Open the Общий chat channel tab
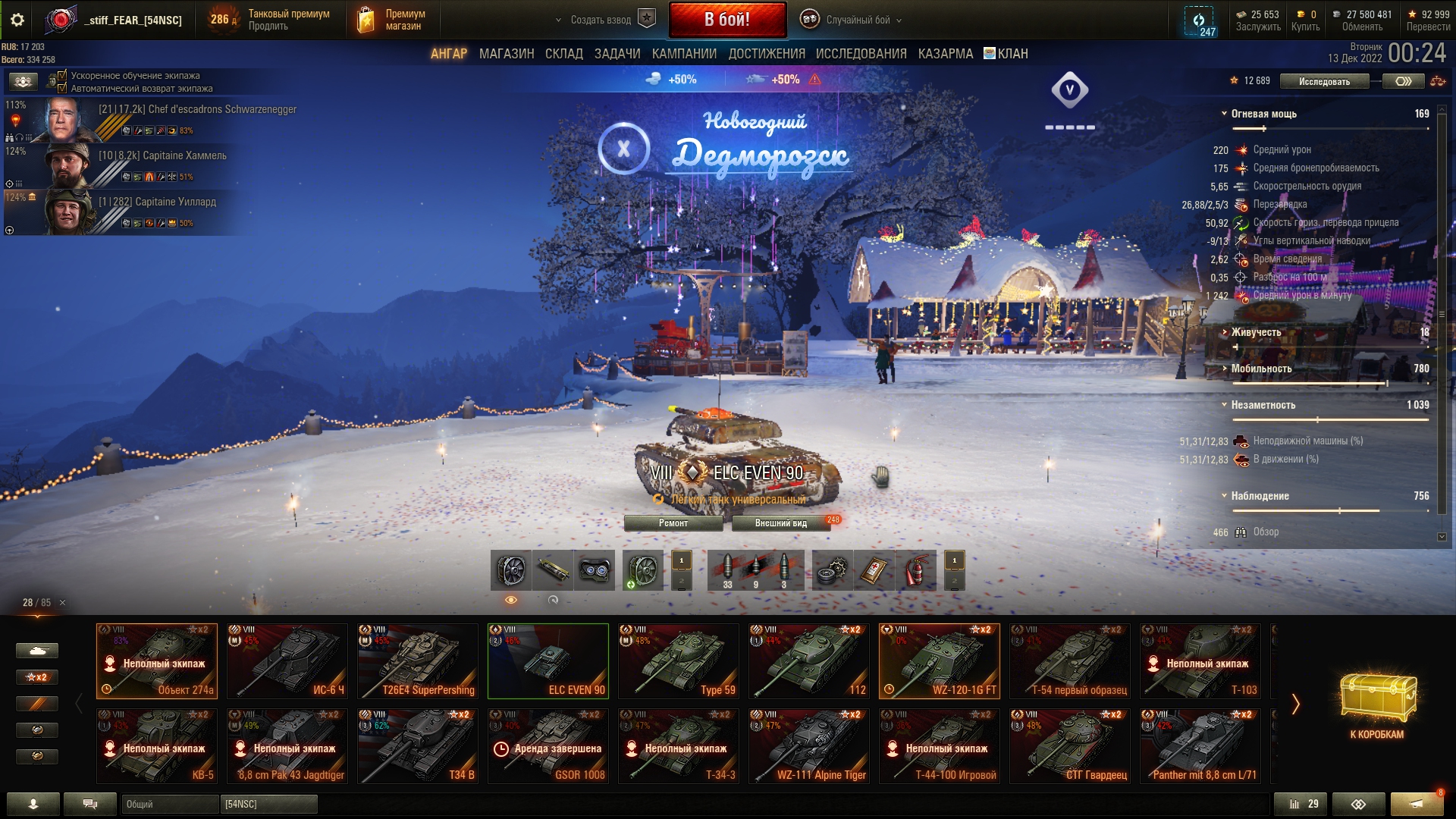Image resolution: width=1456 pixels, height=819 pixels. pyautogui.click(x=169, y=804)
